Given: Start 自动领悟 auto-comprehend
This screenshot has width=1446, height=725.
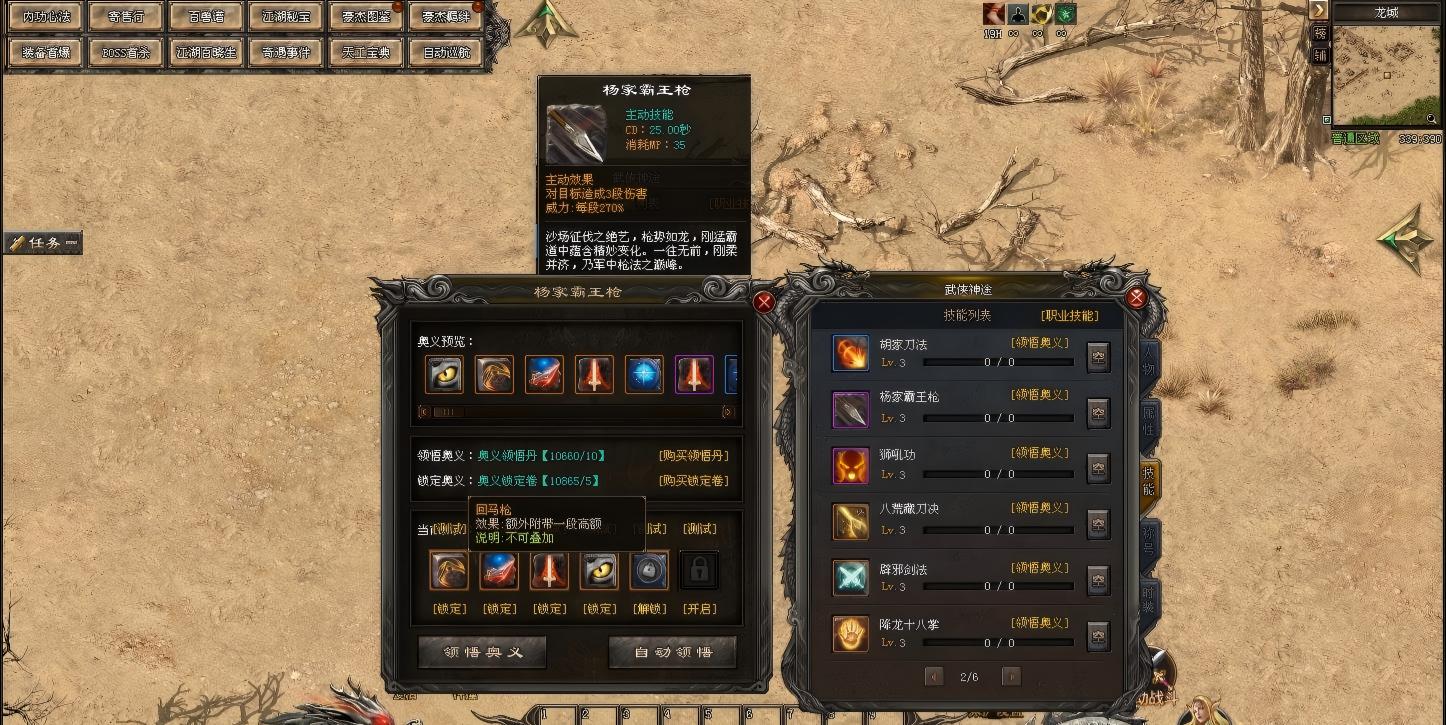Looking at the screenshot, I should click(x=672, y=652).
